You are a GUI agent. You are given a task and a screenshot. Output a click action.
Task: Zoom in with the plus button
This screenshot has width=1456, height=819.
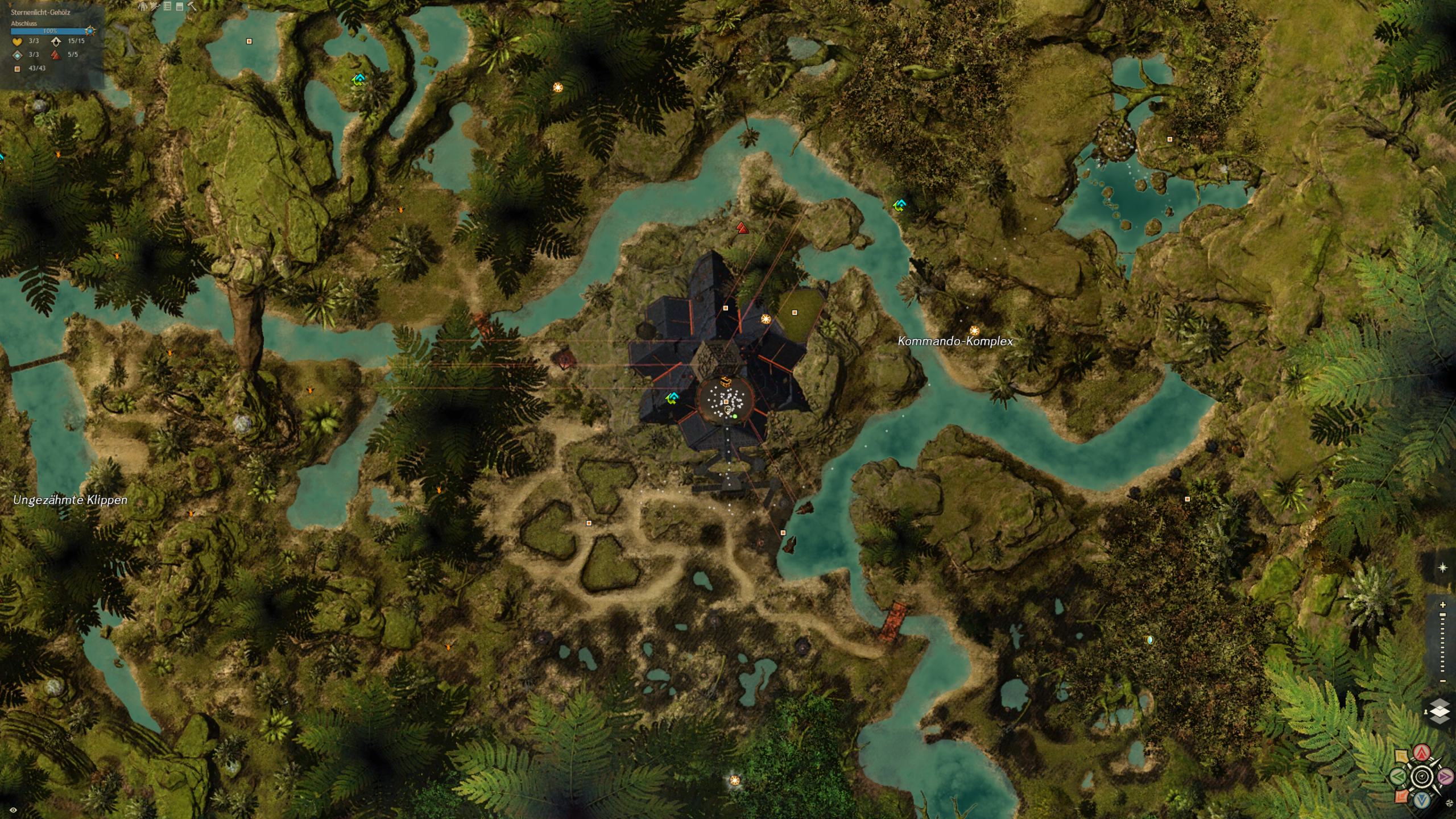click(1442, 605)
